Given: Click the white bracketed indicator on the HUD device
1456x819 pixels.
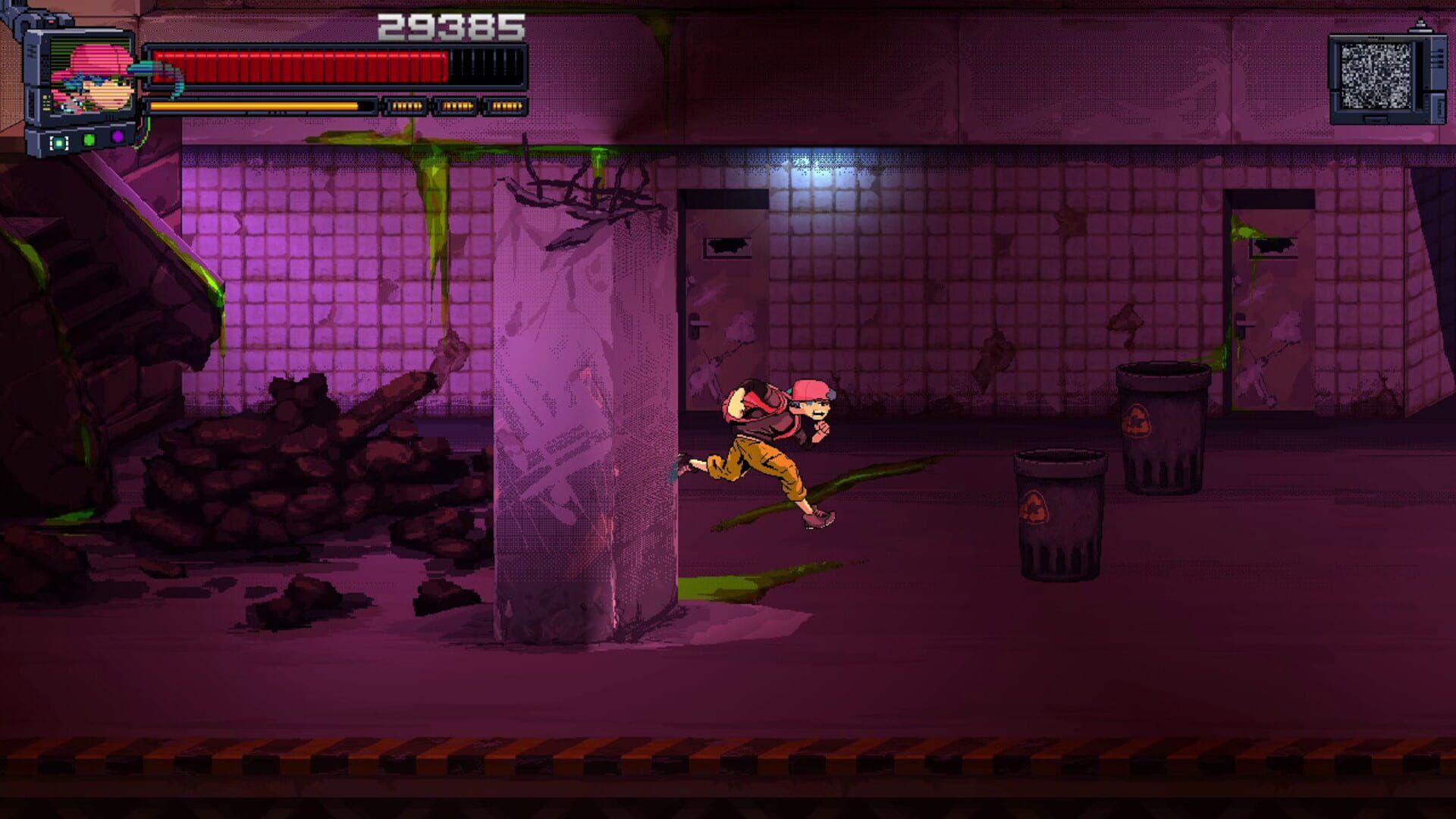Looking at the screenshot, I should [58, 142].
